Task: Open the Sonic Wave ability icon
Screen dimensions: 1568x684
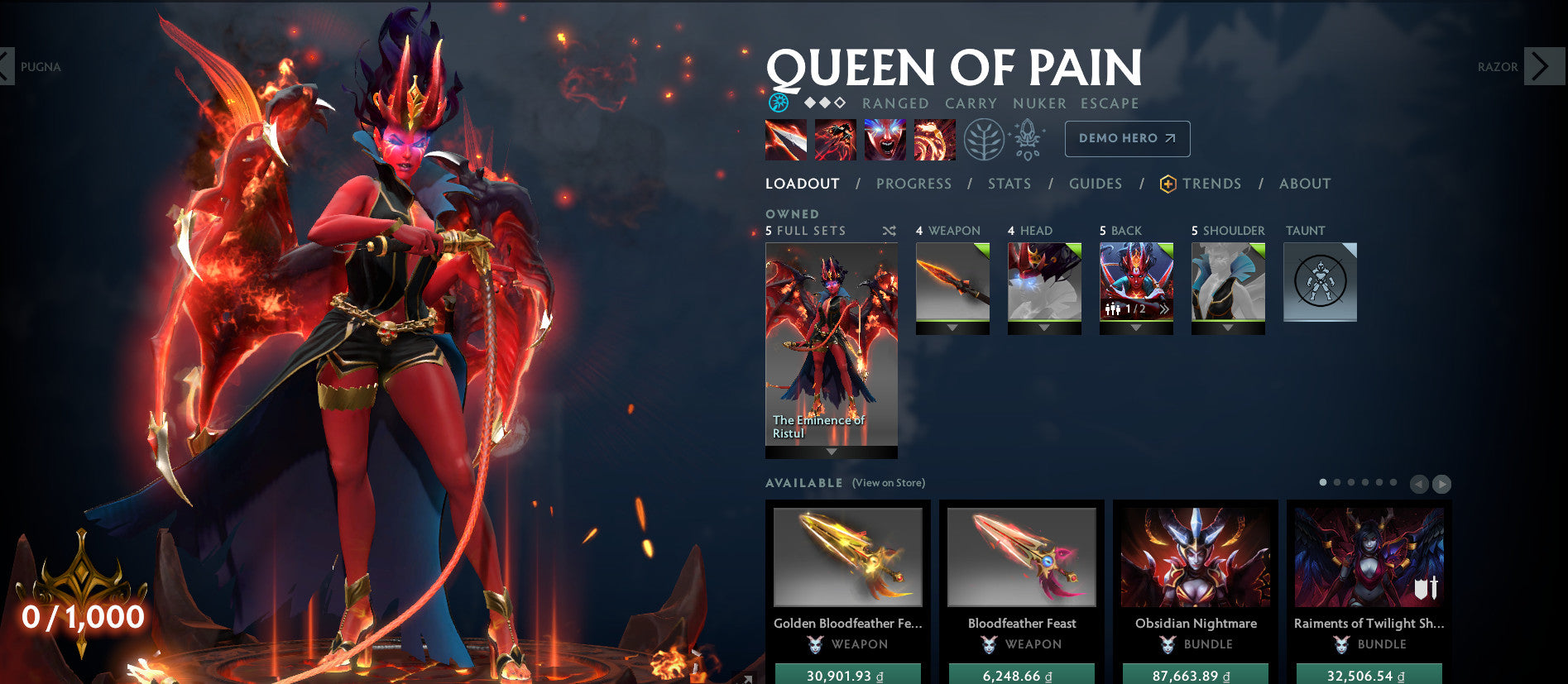Action: coord(934,139)
